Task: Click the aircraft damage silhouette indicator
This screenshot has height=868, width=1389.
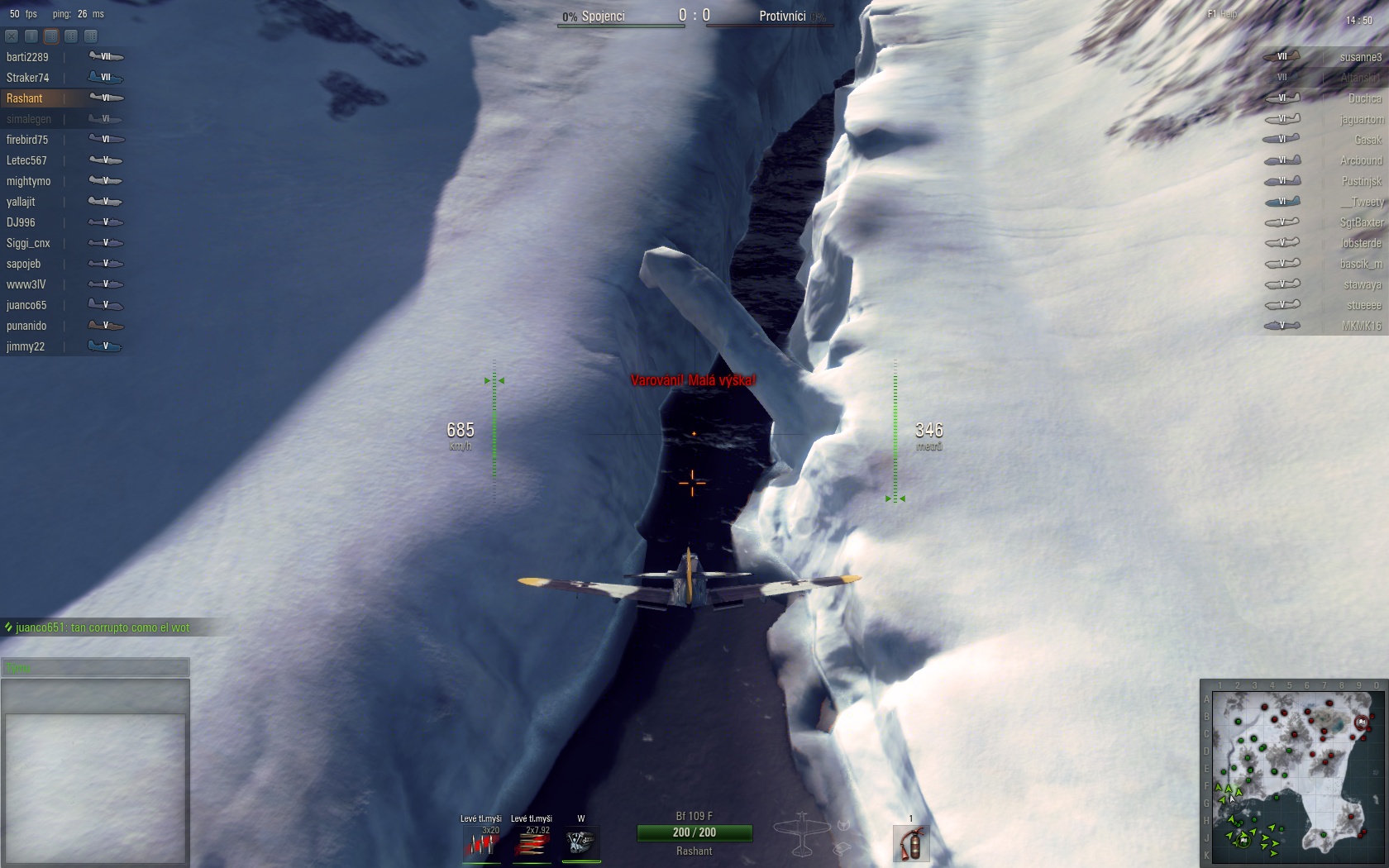Action: pos(800,833)
